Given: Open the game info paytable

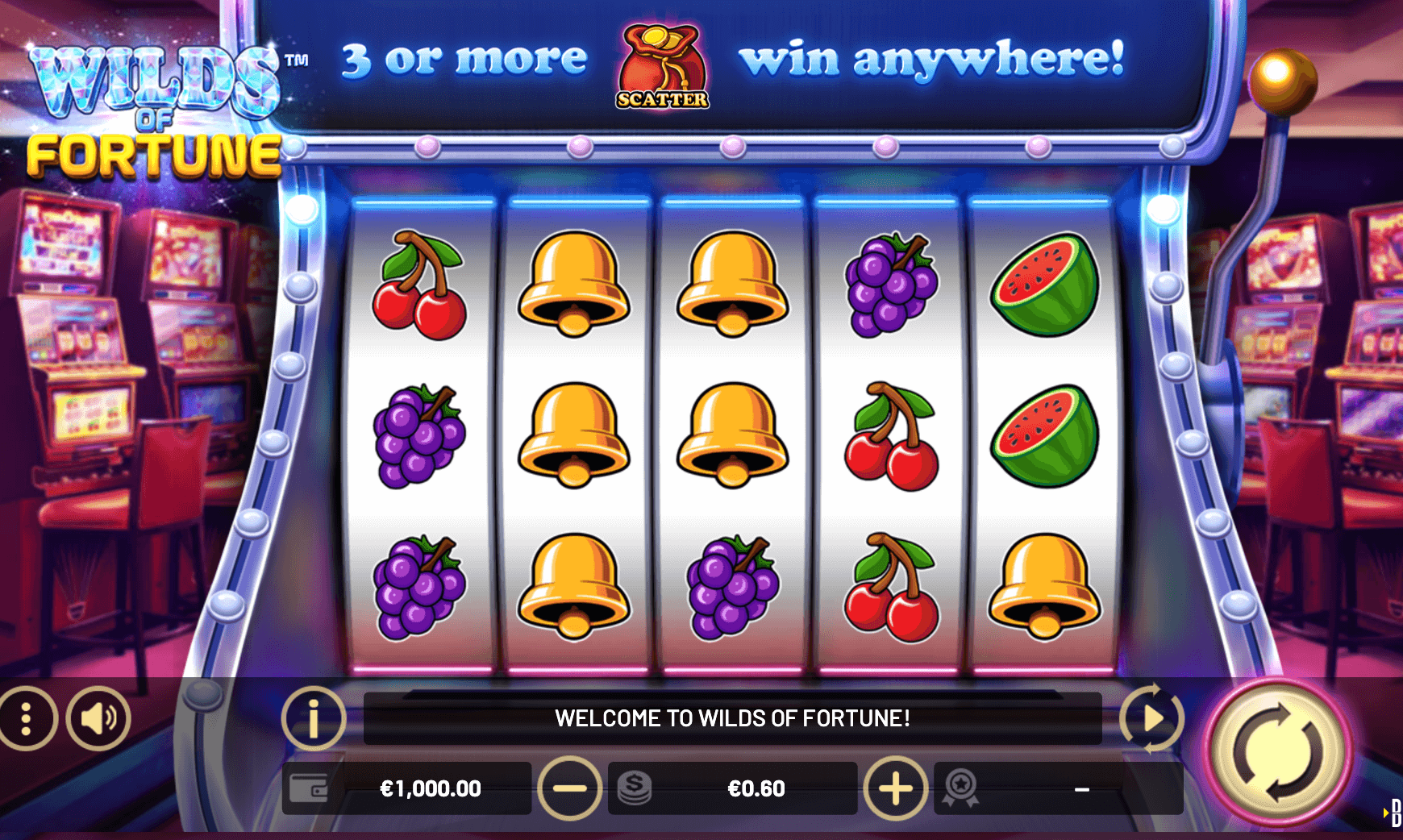Looking at the screenshot, I should pyautogui.click(x=314, y=718).
